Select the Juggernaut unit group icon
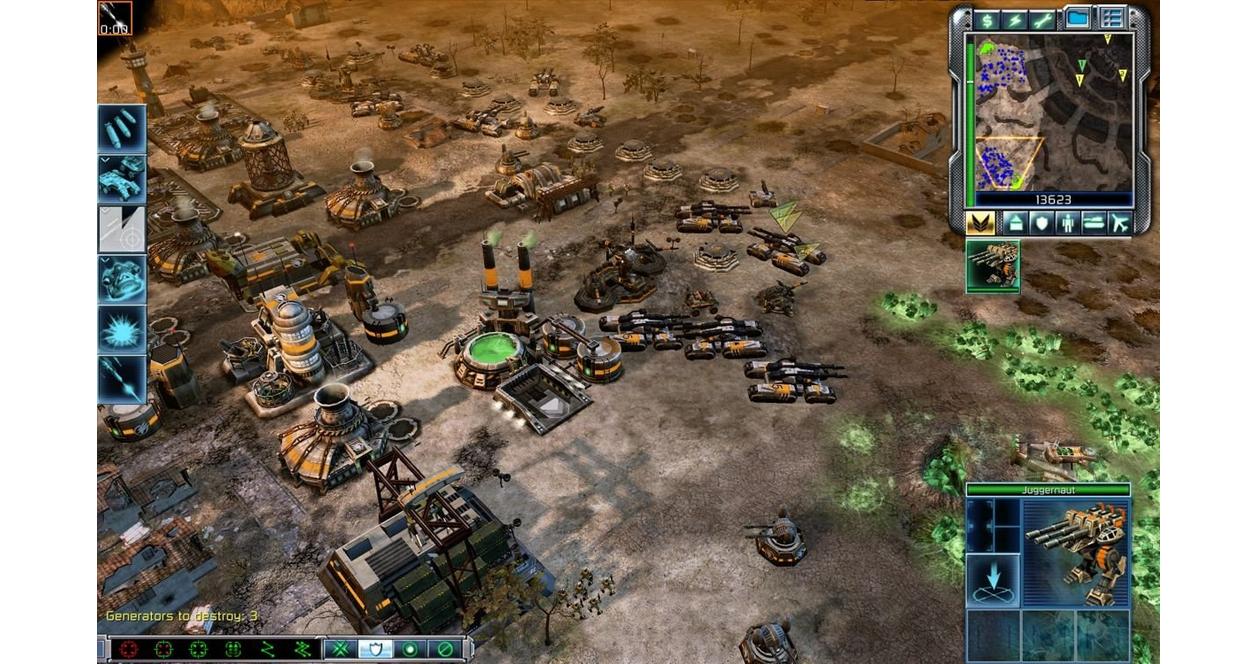This screenshot has height=664, width=1256. (992, 266)
